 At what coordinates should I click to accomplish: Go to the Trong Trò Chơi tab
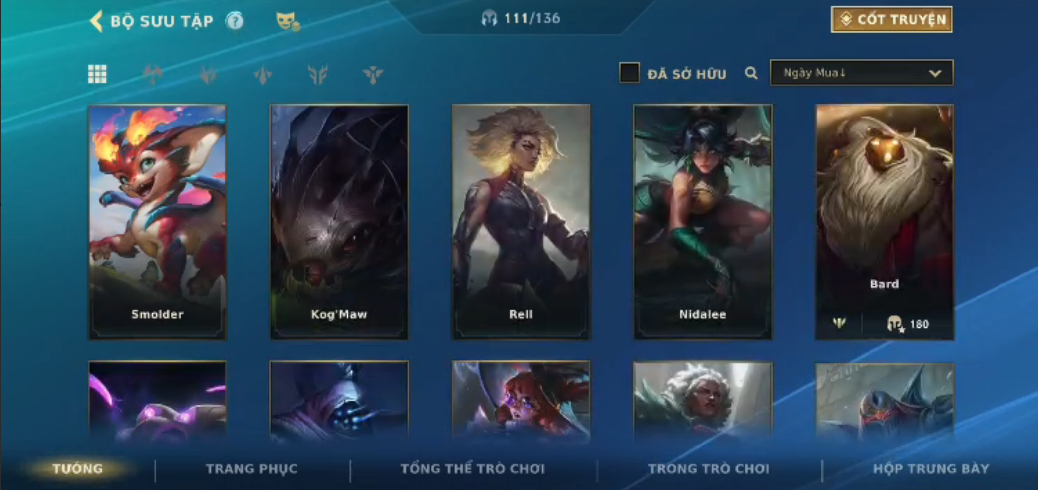click(709, 468)
